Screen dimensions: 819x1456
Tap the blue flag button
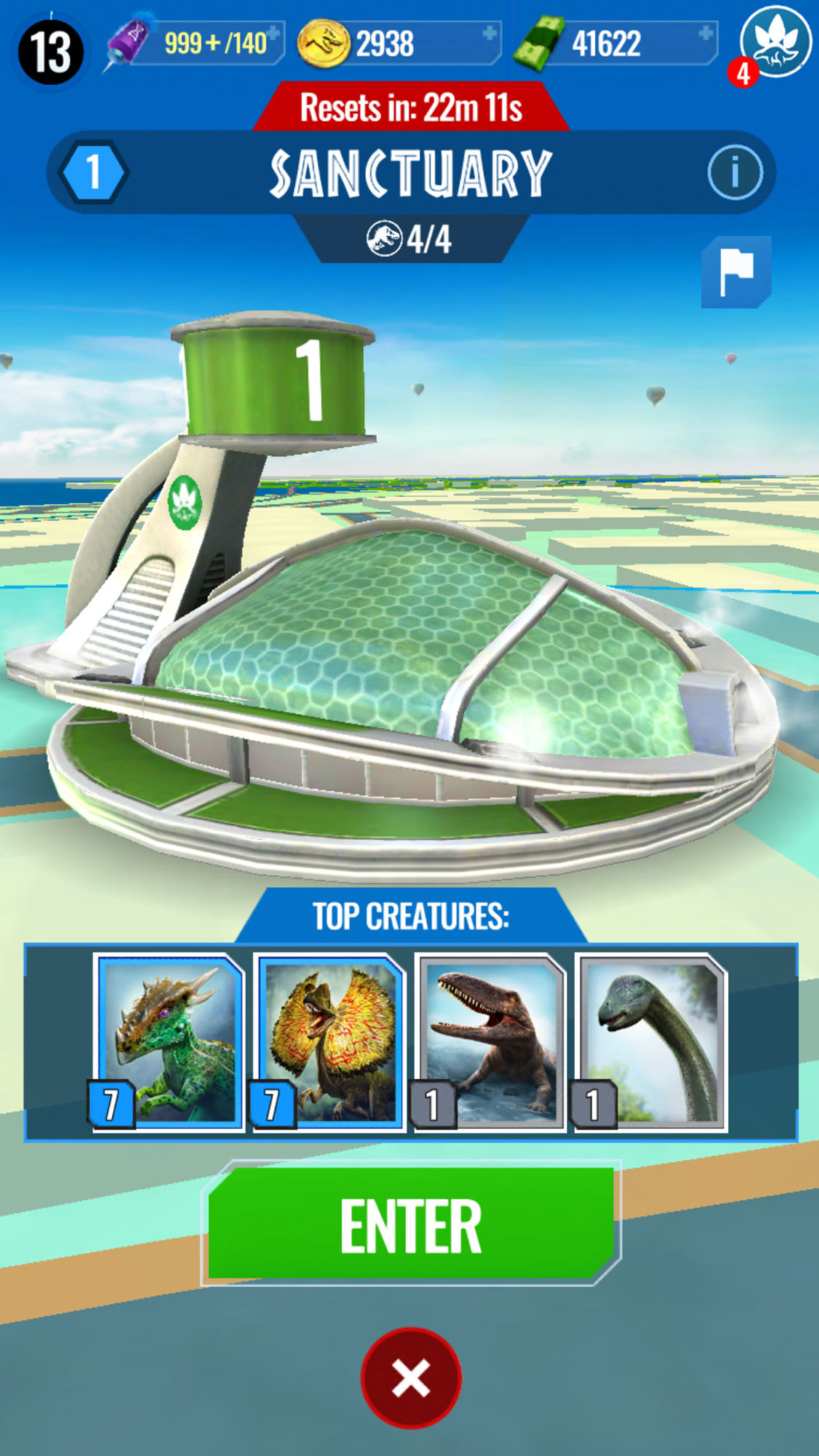click(736, 272)
